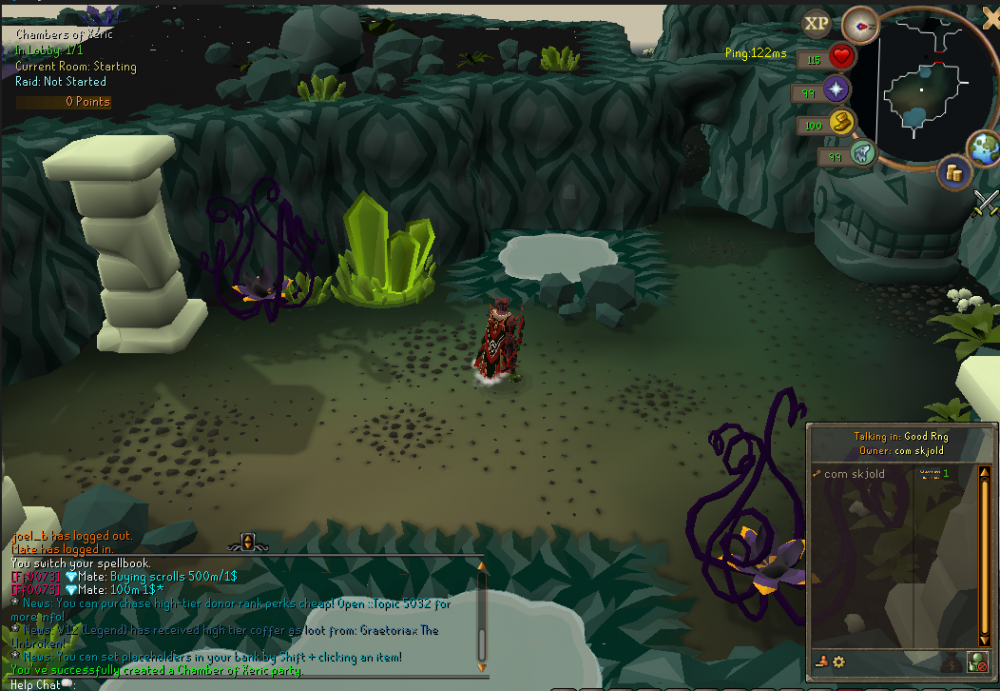Click the chat box resize handle
This screenshot has height=691, width=1000.
(247, 544)
